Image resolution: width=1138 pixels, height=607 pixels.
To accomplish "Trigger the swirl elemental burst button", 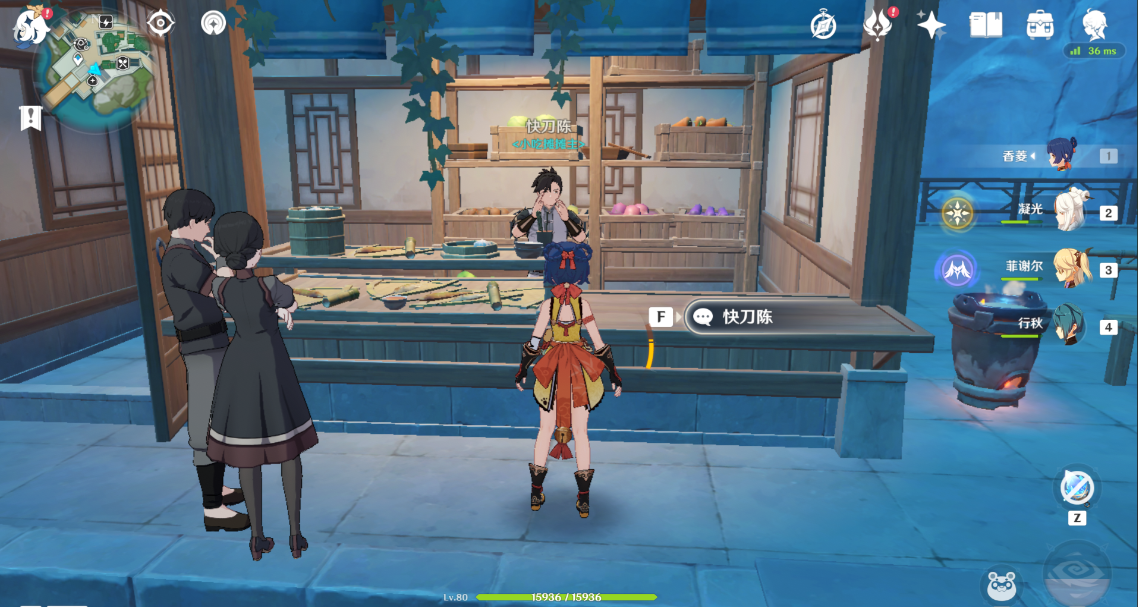I will point(1077,576).
